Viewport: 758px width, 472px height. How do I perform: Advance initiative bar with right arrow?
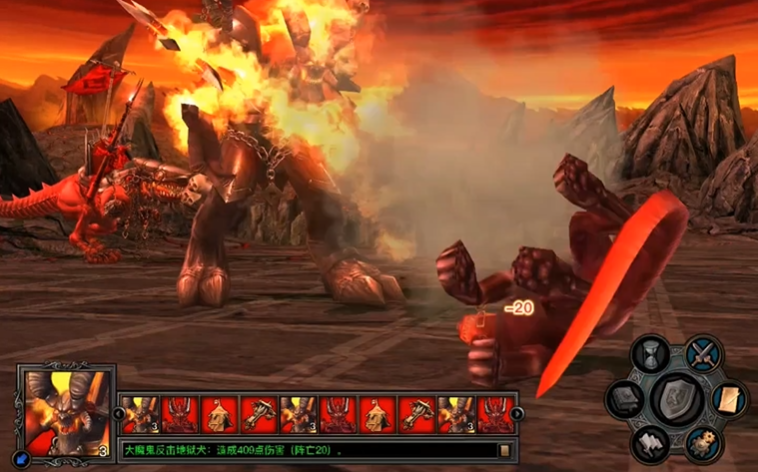pyautogui.click(x=518, y=413)
